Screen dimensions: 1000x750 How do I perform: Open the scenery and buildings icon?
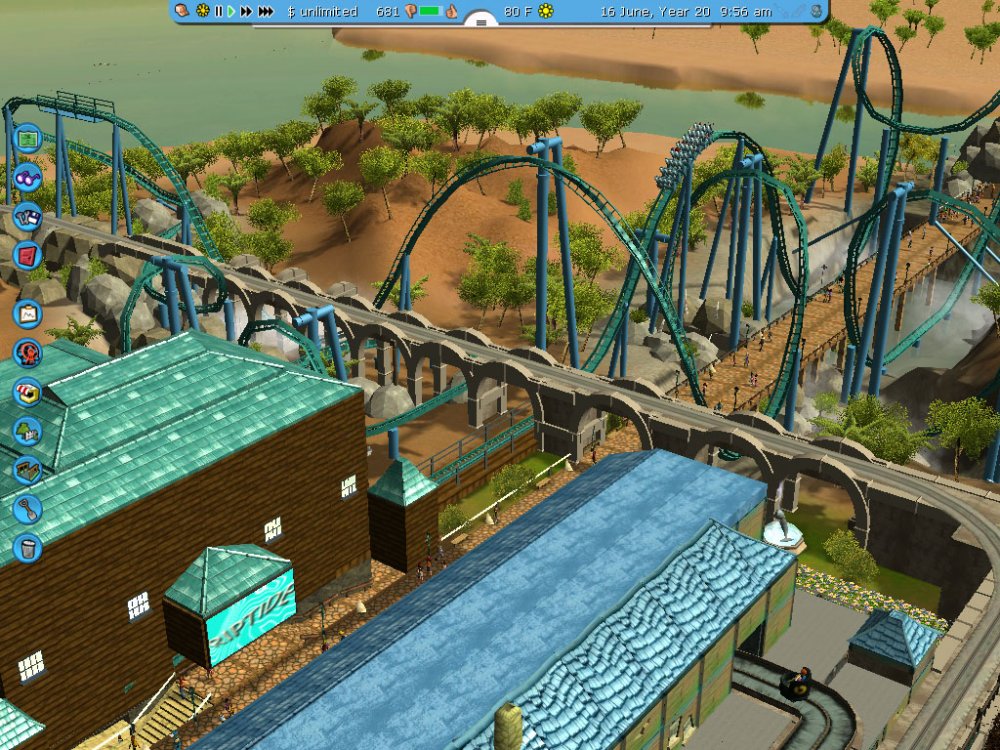27,431
